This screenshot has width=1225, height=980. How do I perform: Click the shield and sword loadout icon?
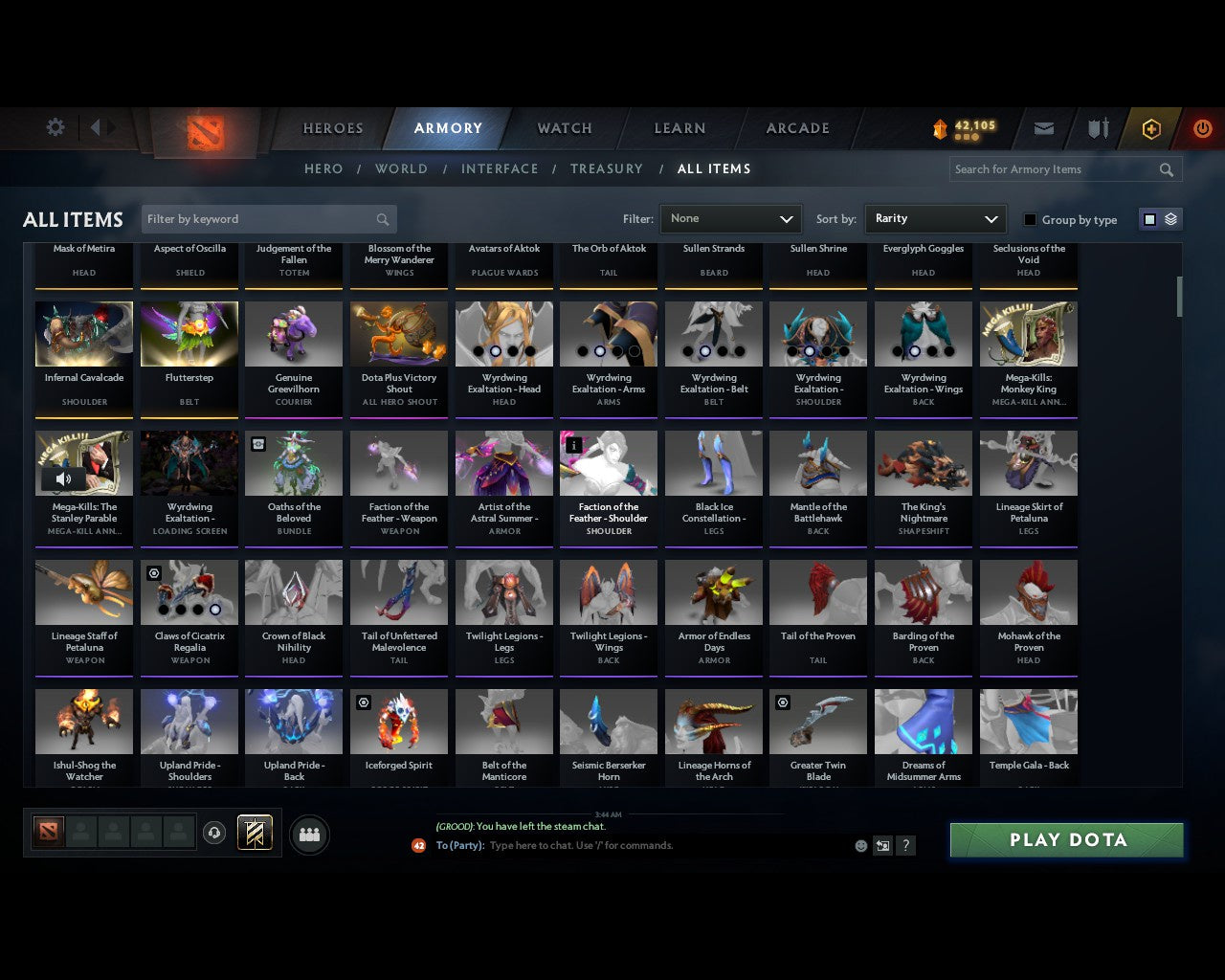1097,128
